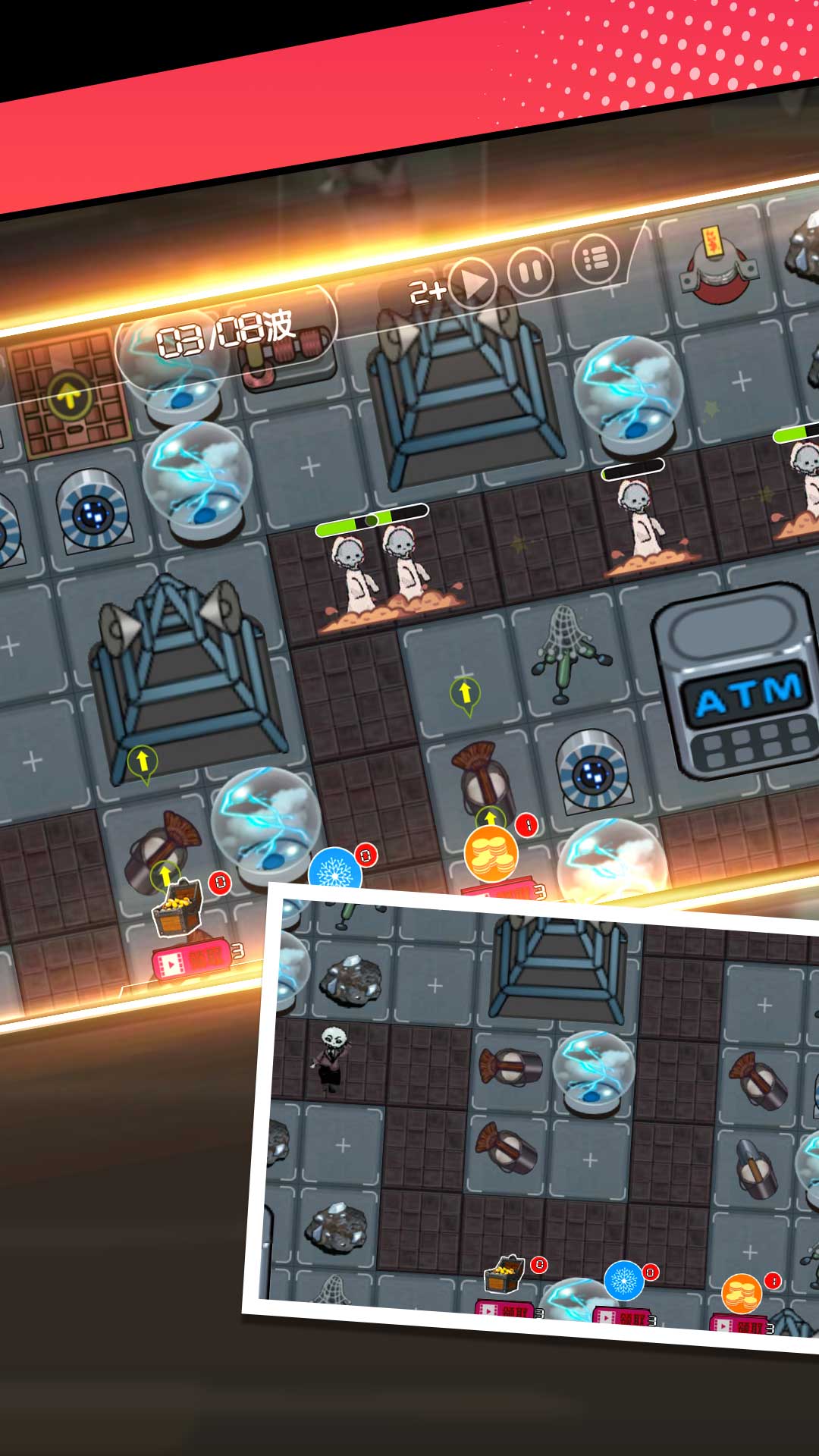
Task: Activate the 2+ speed-up play button
Action: tap(472, 284)
